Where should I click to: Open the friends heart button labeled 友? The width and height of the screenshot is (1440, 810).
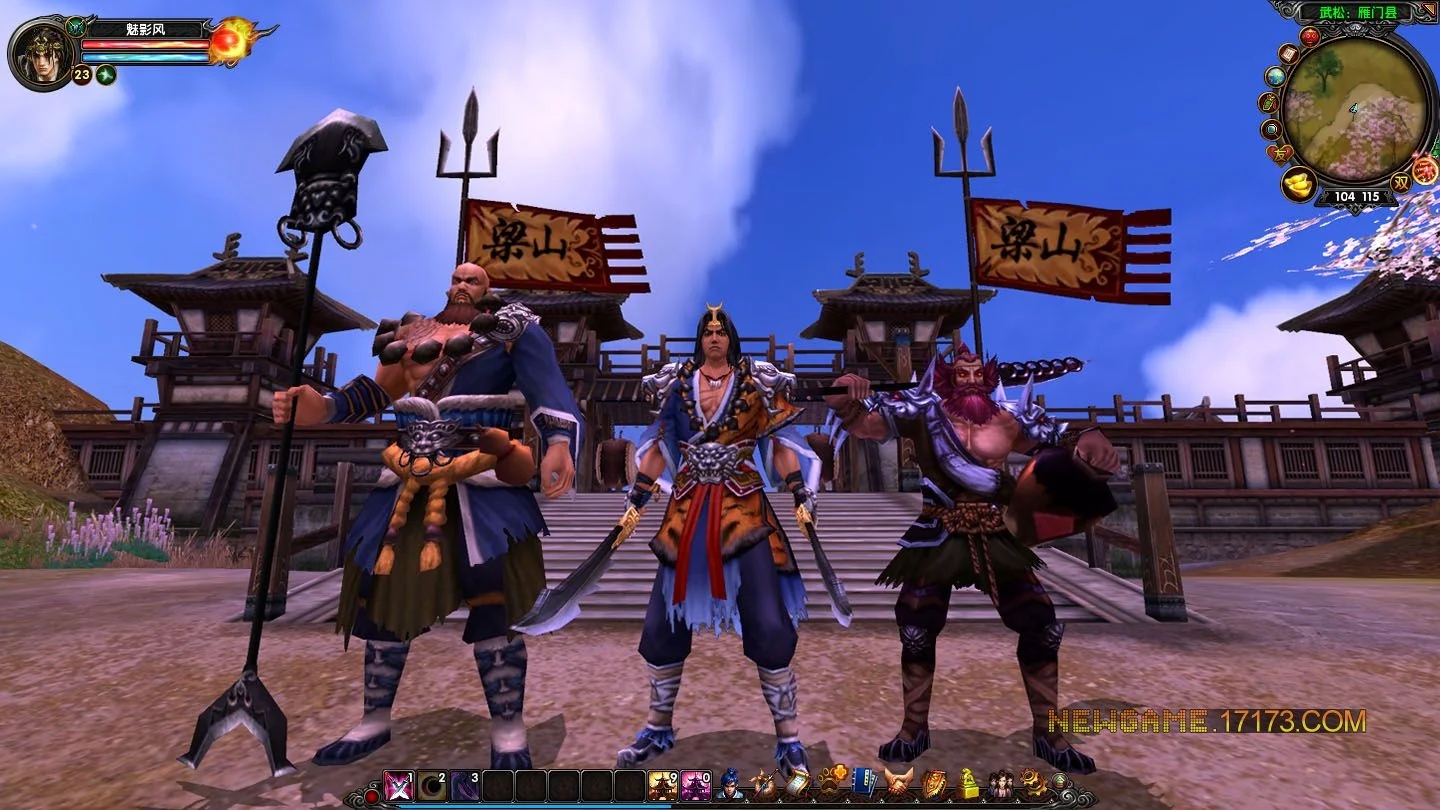pyautogui.click(x=1279, y=154)
